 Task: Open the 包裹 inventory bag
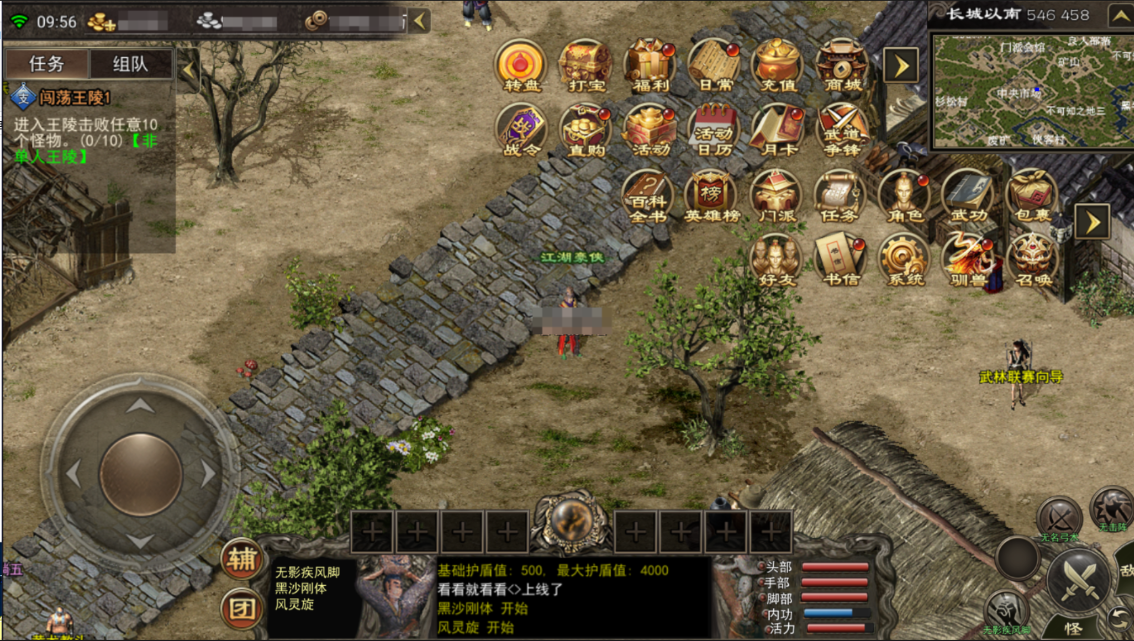pyautogui.click(x=1031, y=196)
